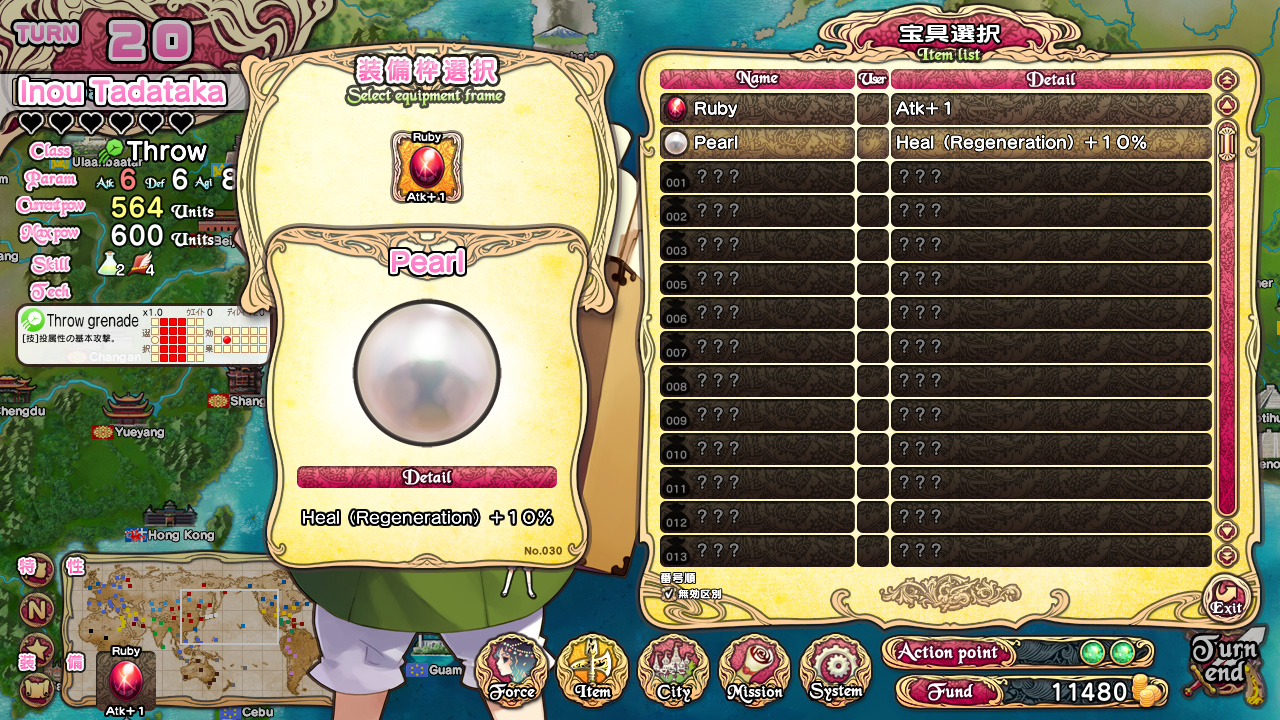End the current turn
Screen dimensions: 1280x720
[1224, 664]
